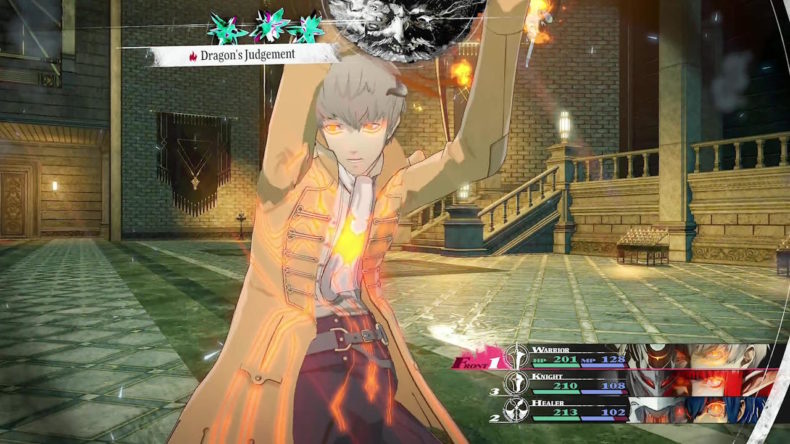The height and width of the screenshot is (444, 790).
Task: Select the Knight party member row
Action: 640,383
